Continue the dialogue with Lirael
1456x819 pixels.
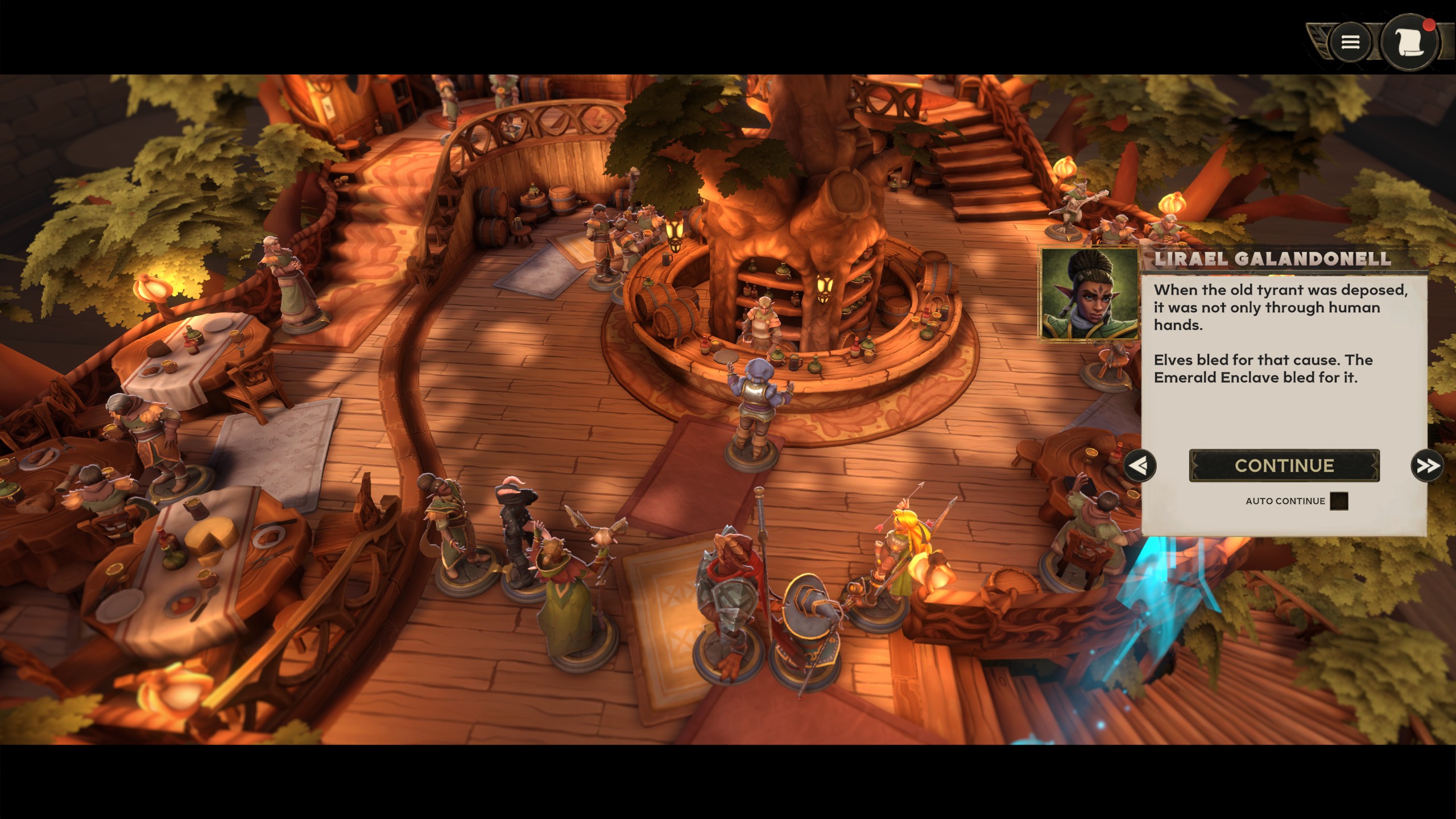1284,466
